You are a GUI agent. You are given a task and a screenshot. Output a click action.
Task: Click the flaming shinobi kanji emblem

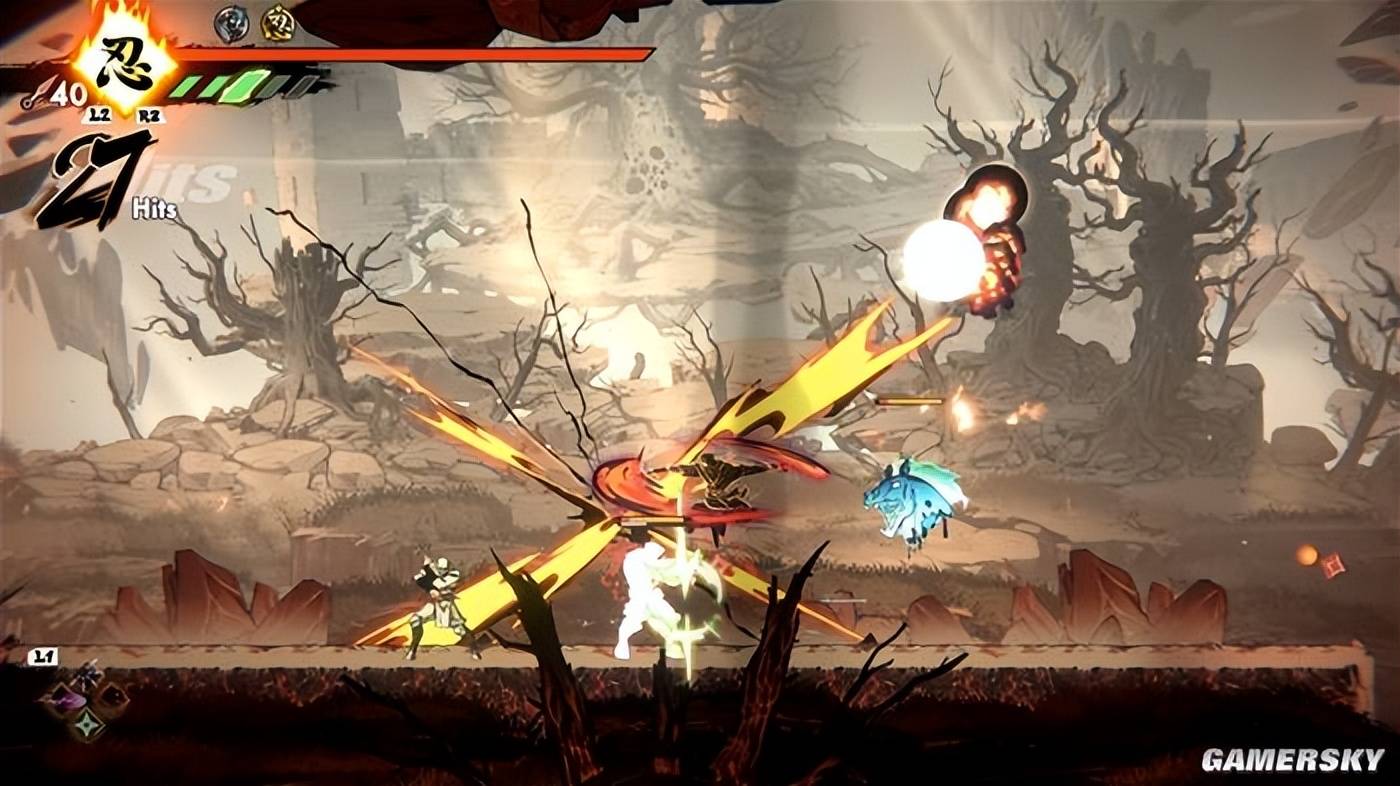coord(126,62)
